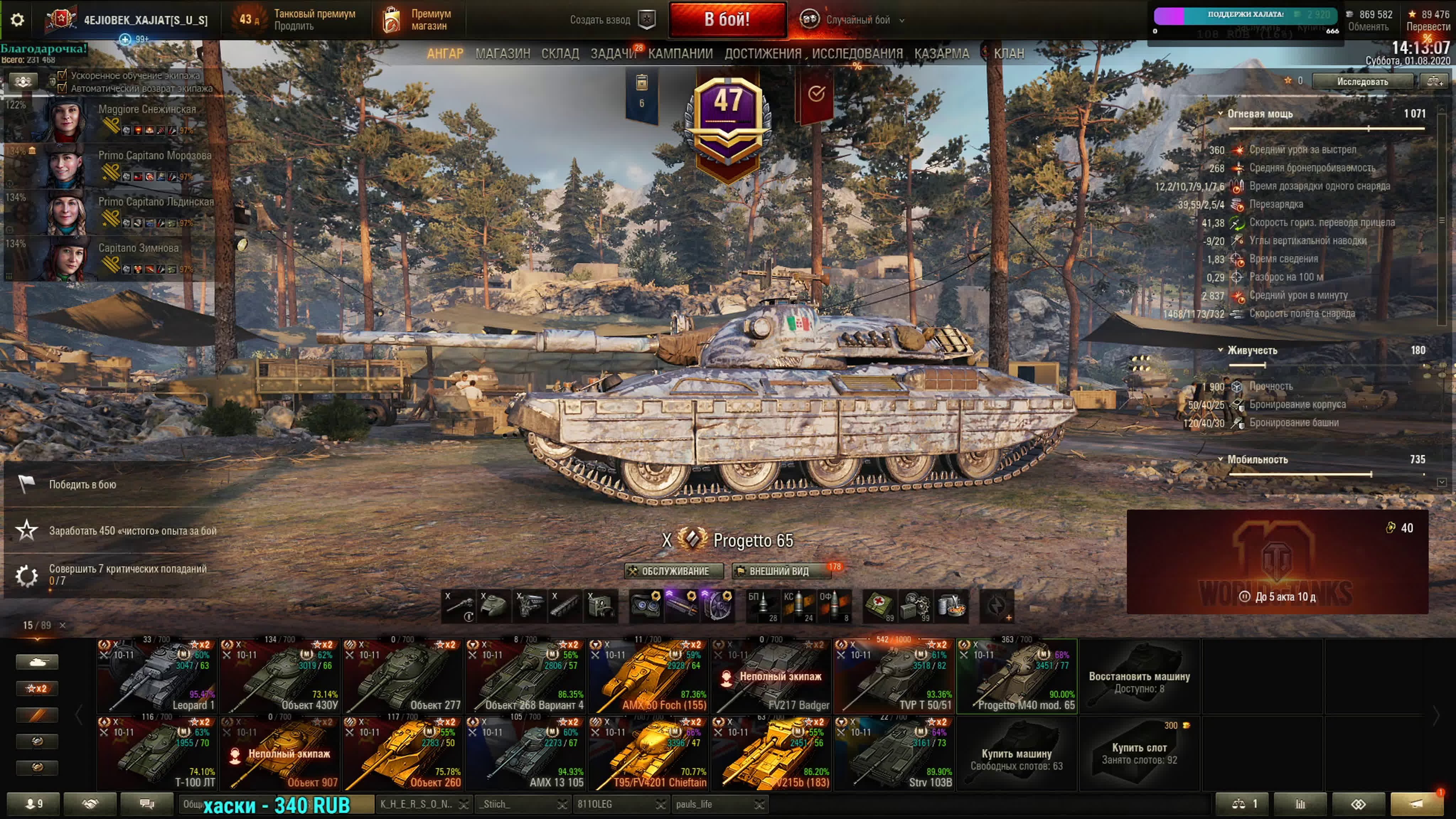
Task: Open the settings gear menu
Action: 17,20
